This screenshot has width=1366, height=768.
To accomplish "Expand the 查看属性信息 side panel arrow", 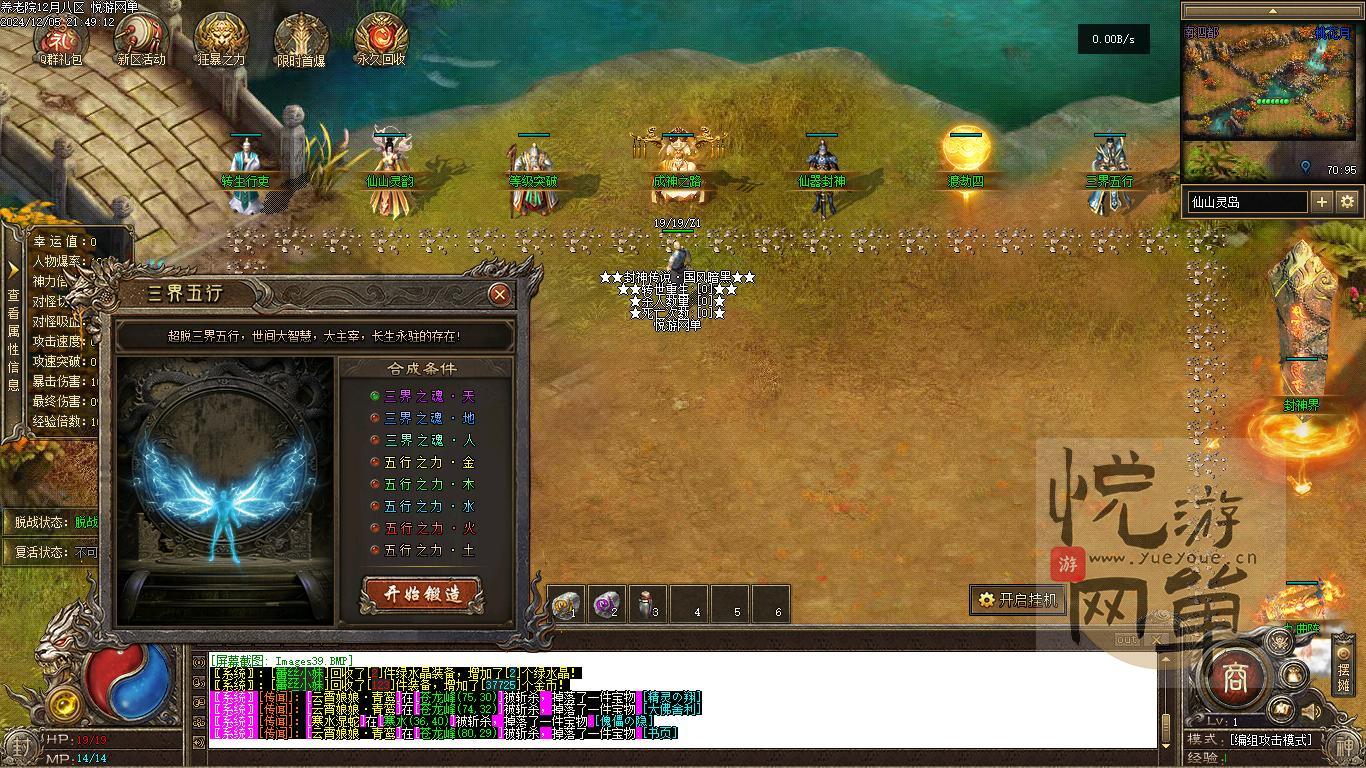I will point(13,271).
